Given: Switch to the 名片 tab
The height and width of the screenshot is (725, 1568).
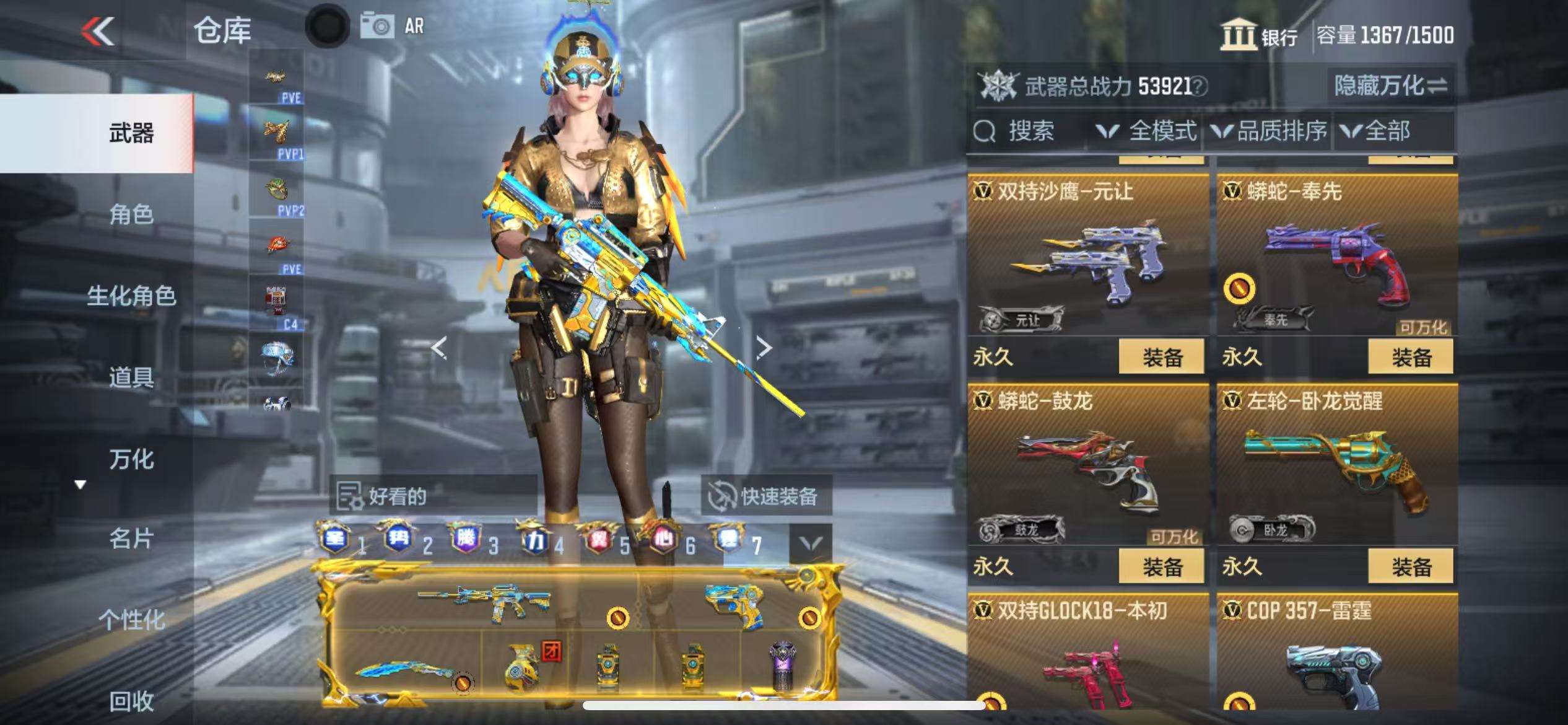Looking at the screenshot, I should pos(131,538).
